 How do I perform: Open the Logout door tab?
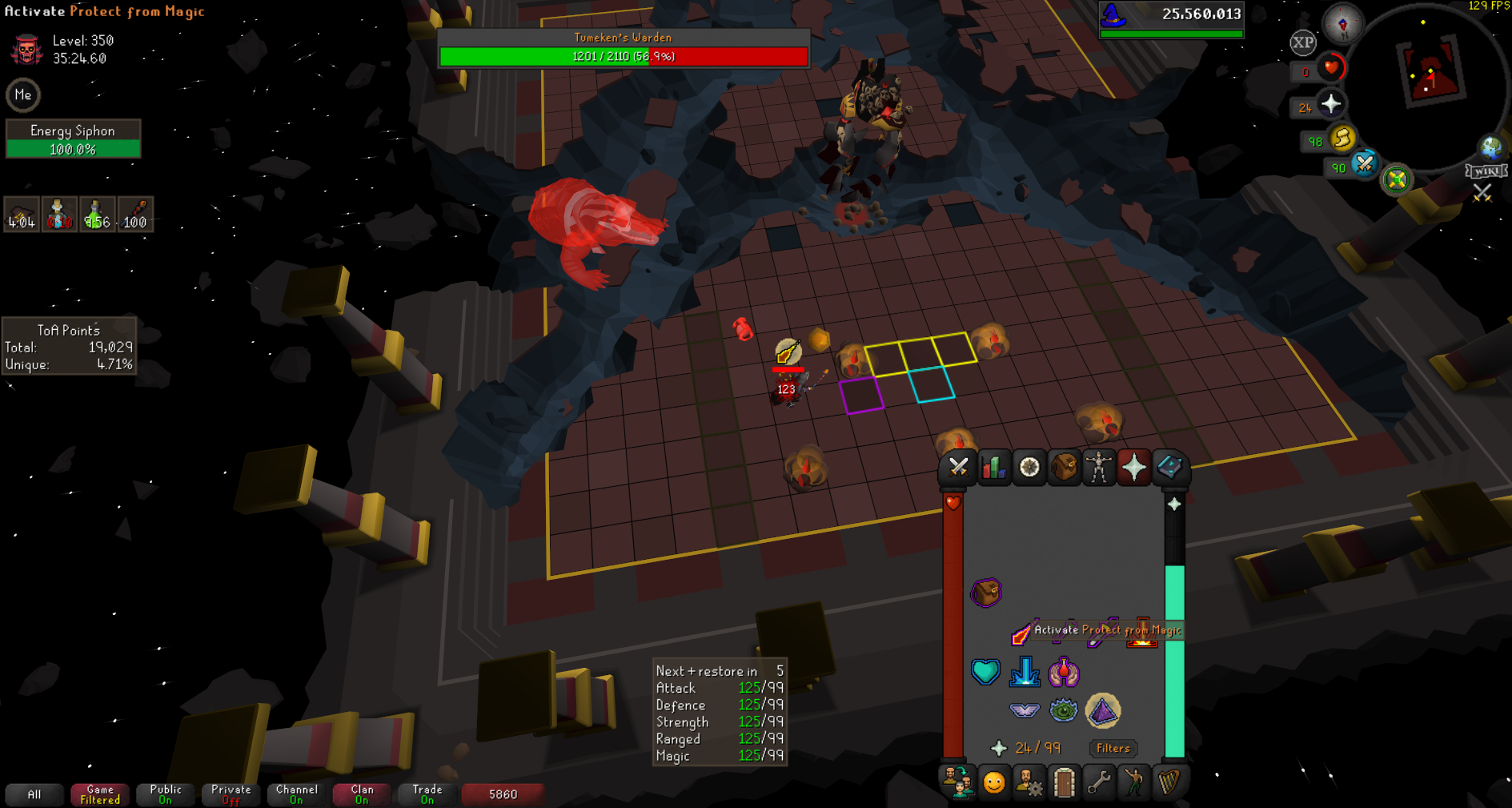point(1064,782)
